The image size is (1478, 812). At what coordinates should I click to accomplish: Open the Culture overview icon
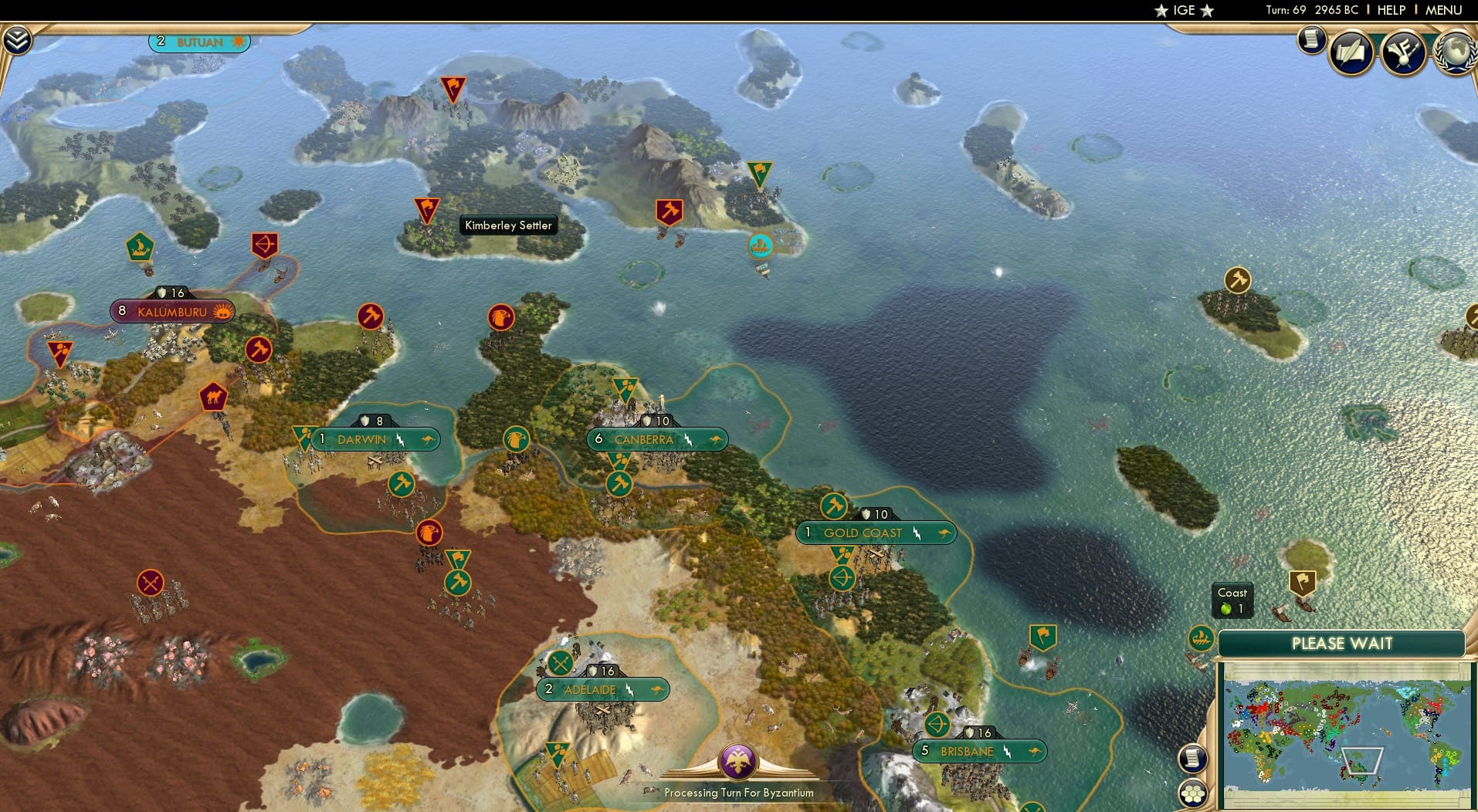[x=1405, y=52]
